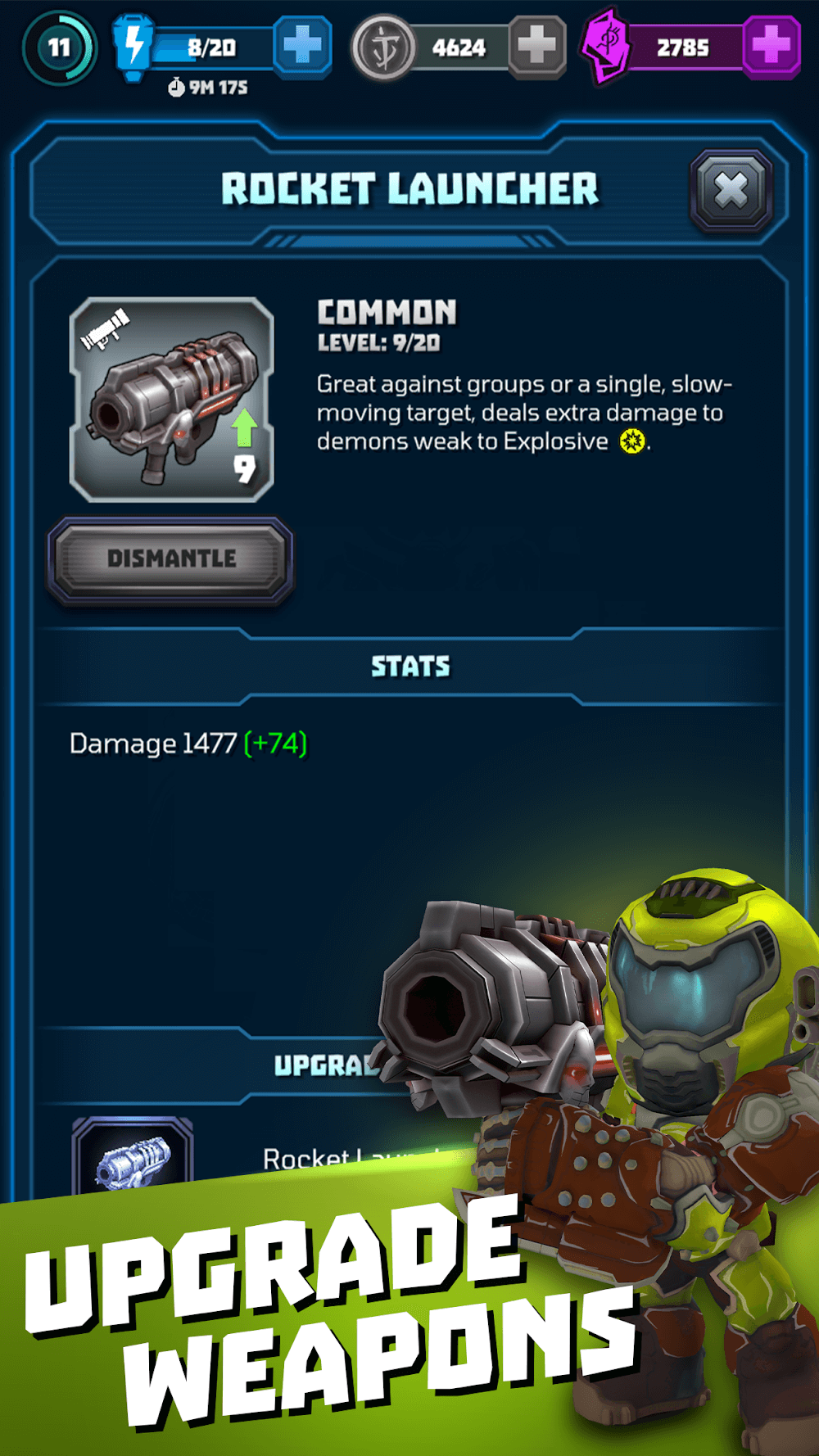The height and width of the screenshot is (1456, 819).
Task: Tap the player level 11 badge
Action: pos(59,47)
